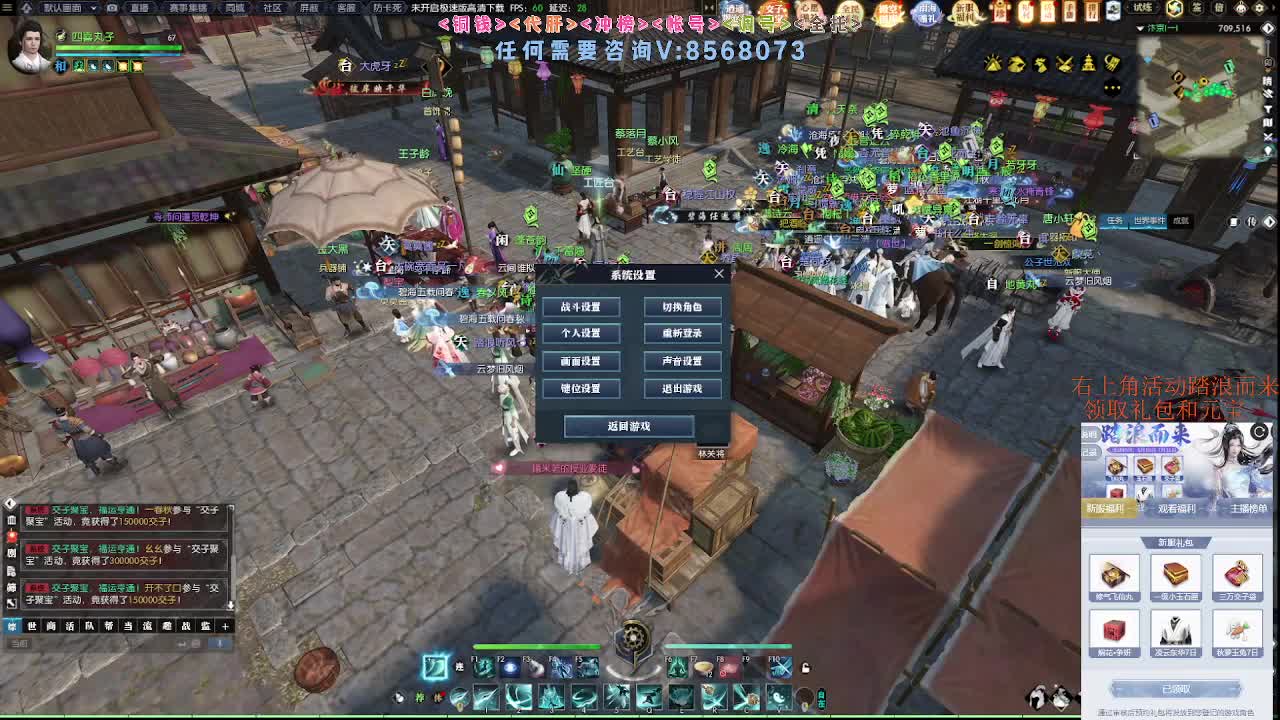Click the golden bird icon next to 试炼

tap(1173, 9)
